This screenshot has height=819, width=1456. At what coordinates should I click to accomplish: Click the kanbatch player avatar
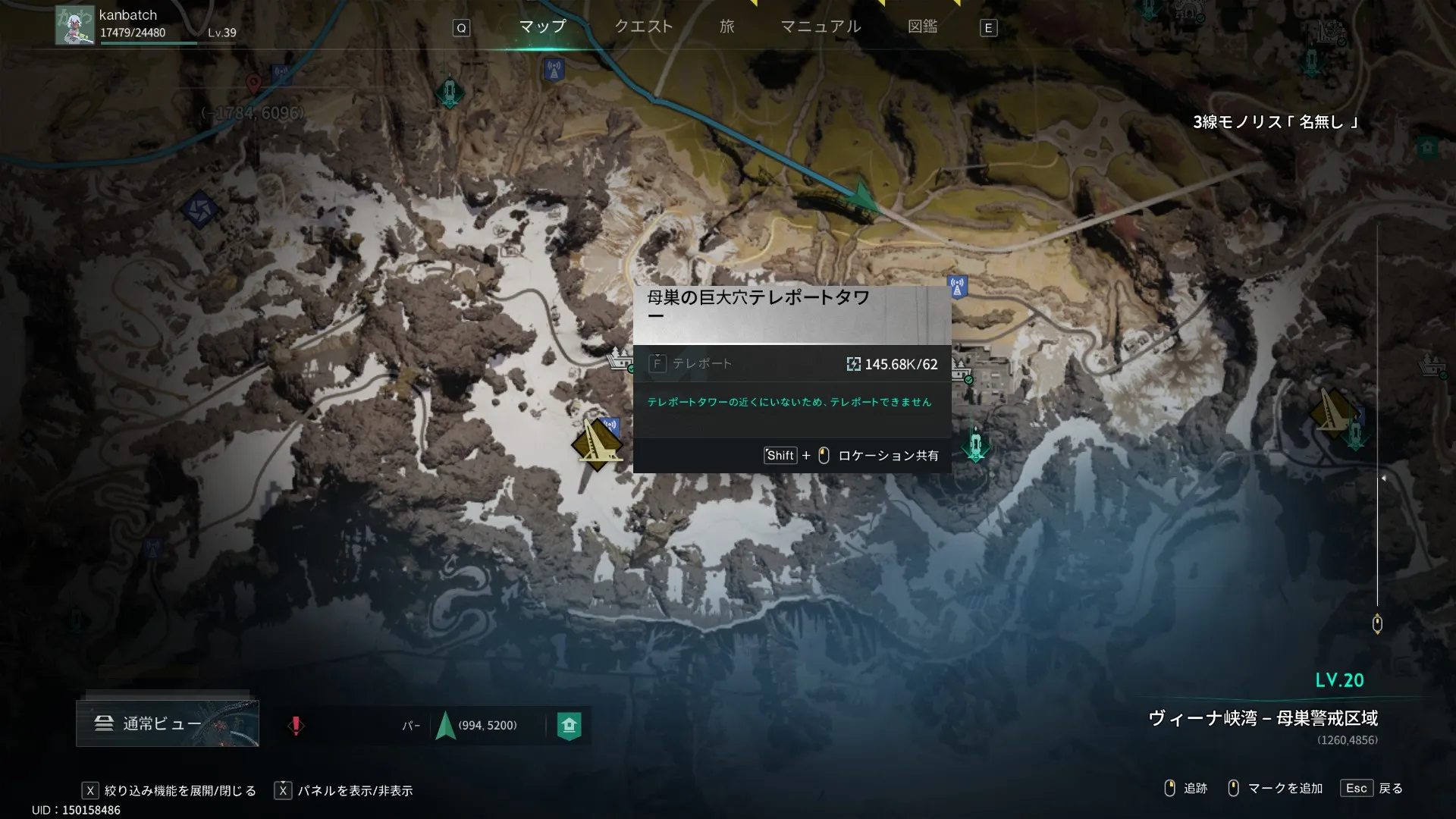pos(74,25)
